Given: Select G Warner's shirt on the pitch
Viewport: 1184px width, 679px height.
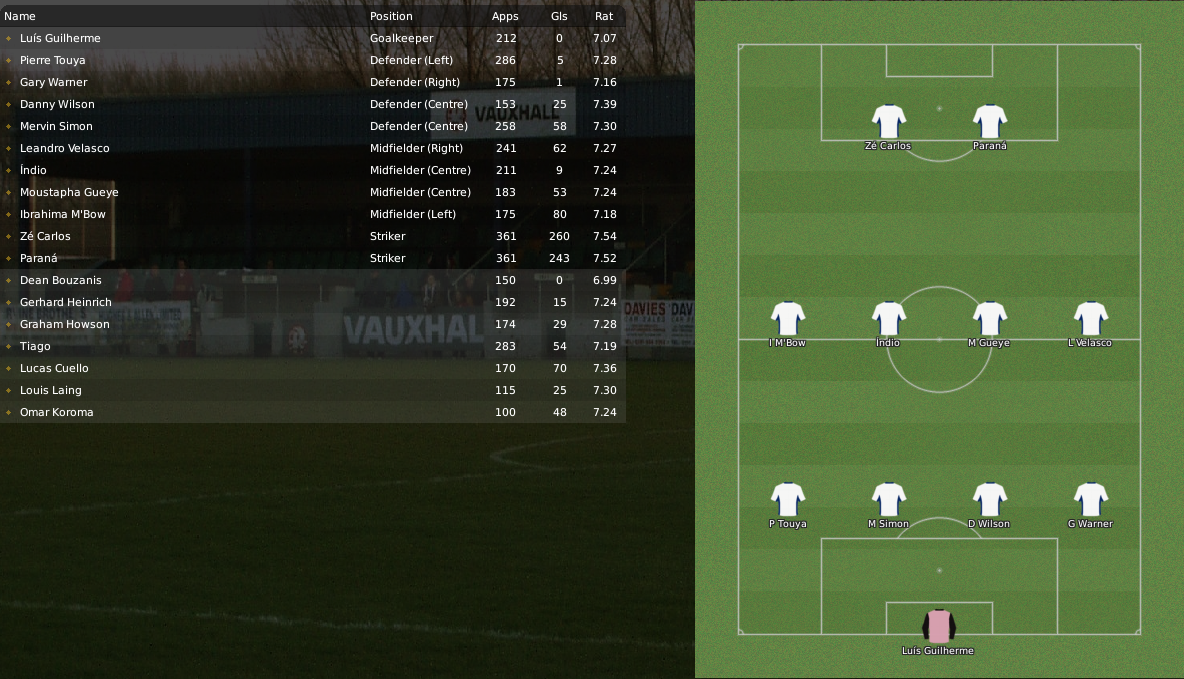Looking at the screenshot, I should [1090, 499].
